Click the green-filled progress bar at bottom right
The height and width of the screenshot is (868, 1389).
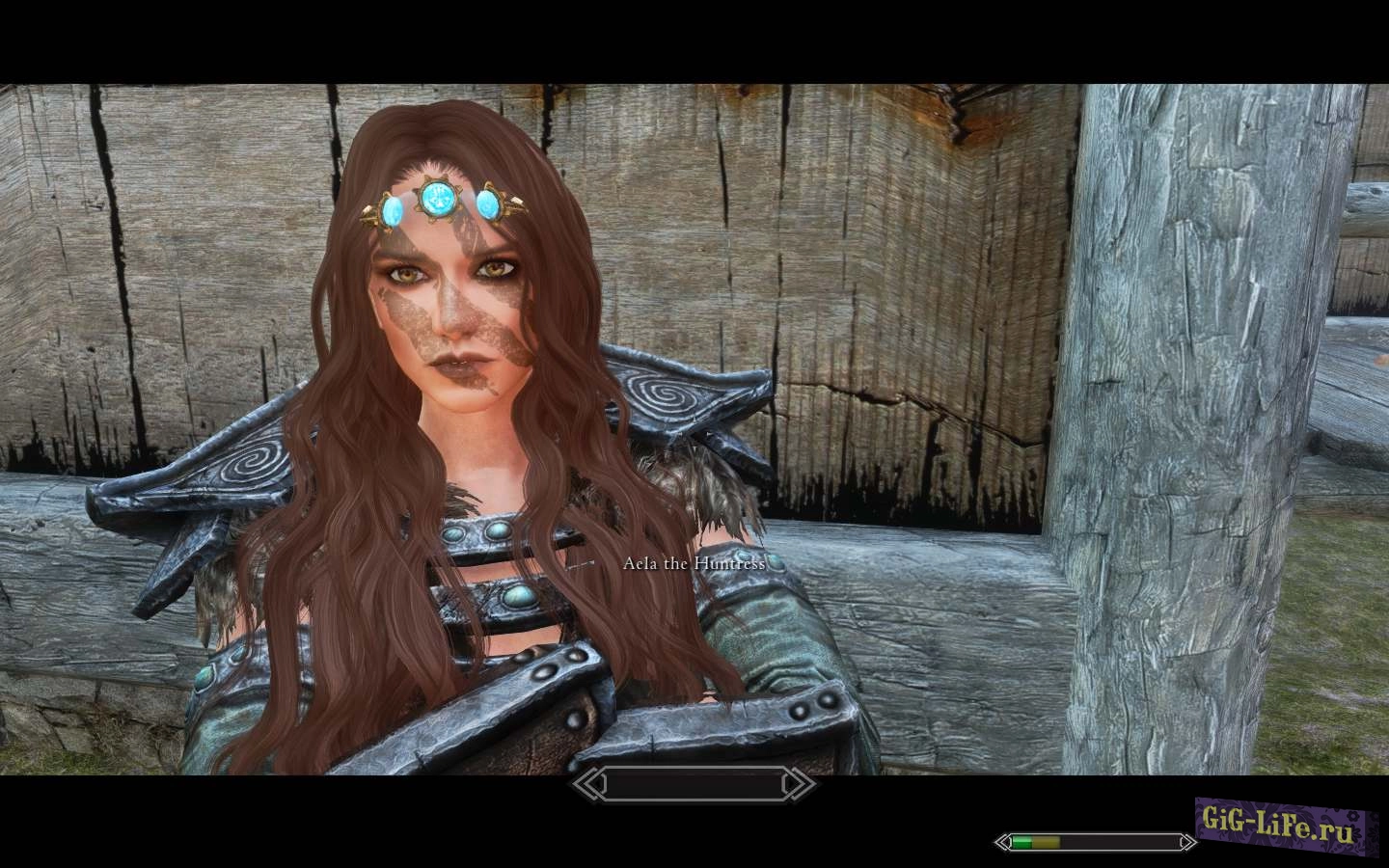click(x=1022, y=841)
